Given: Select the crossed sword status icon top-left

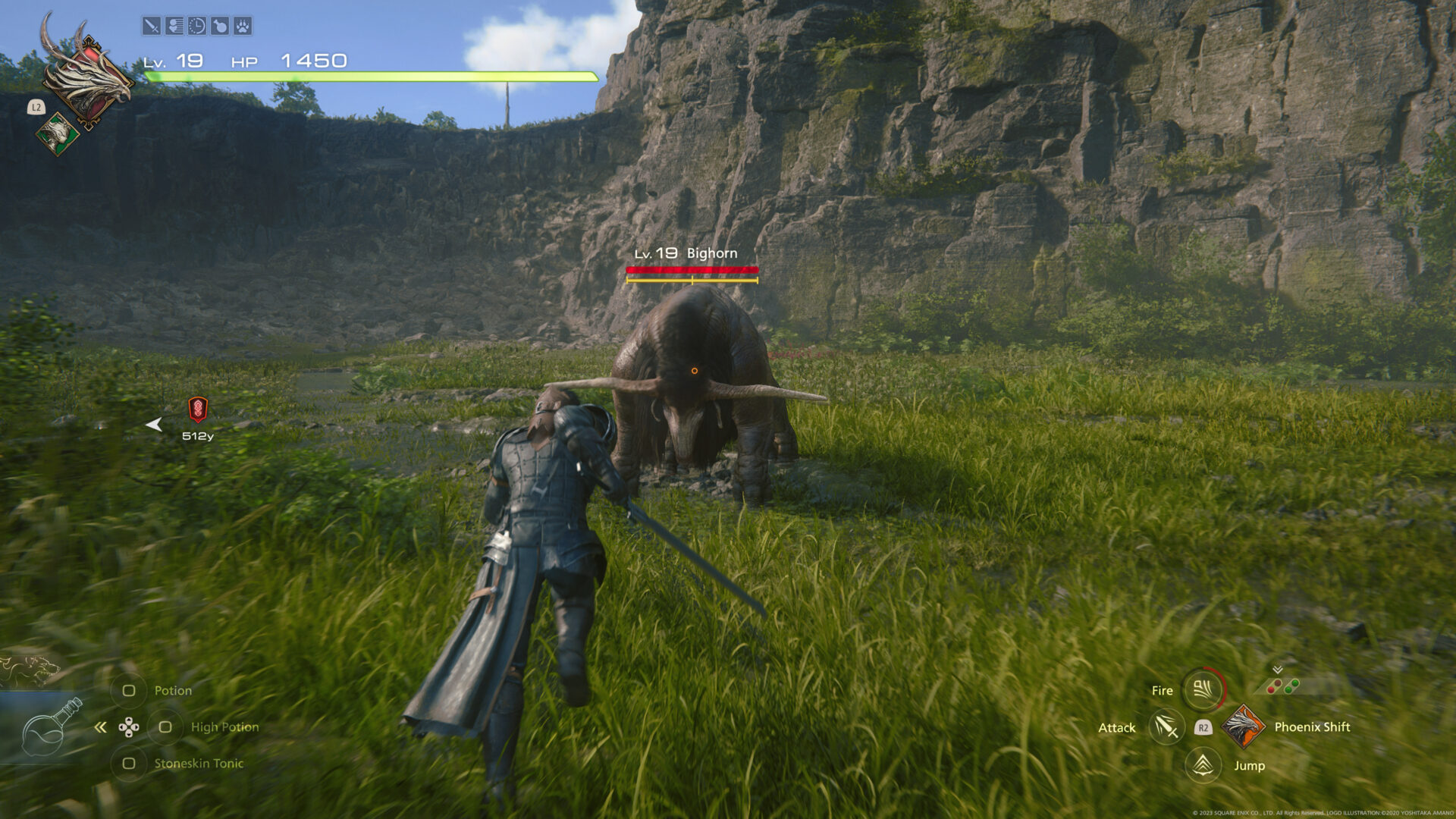Looking at the screenshot, I should (x=152, y=25).
